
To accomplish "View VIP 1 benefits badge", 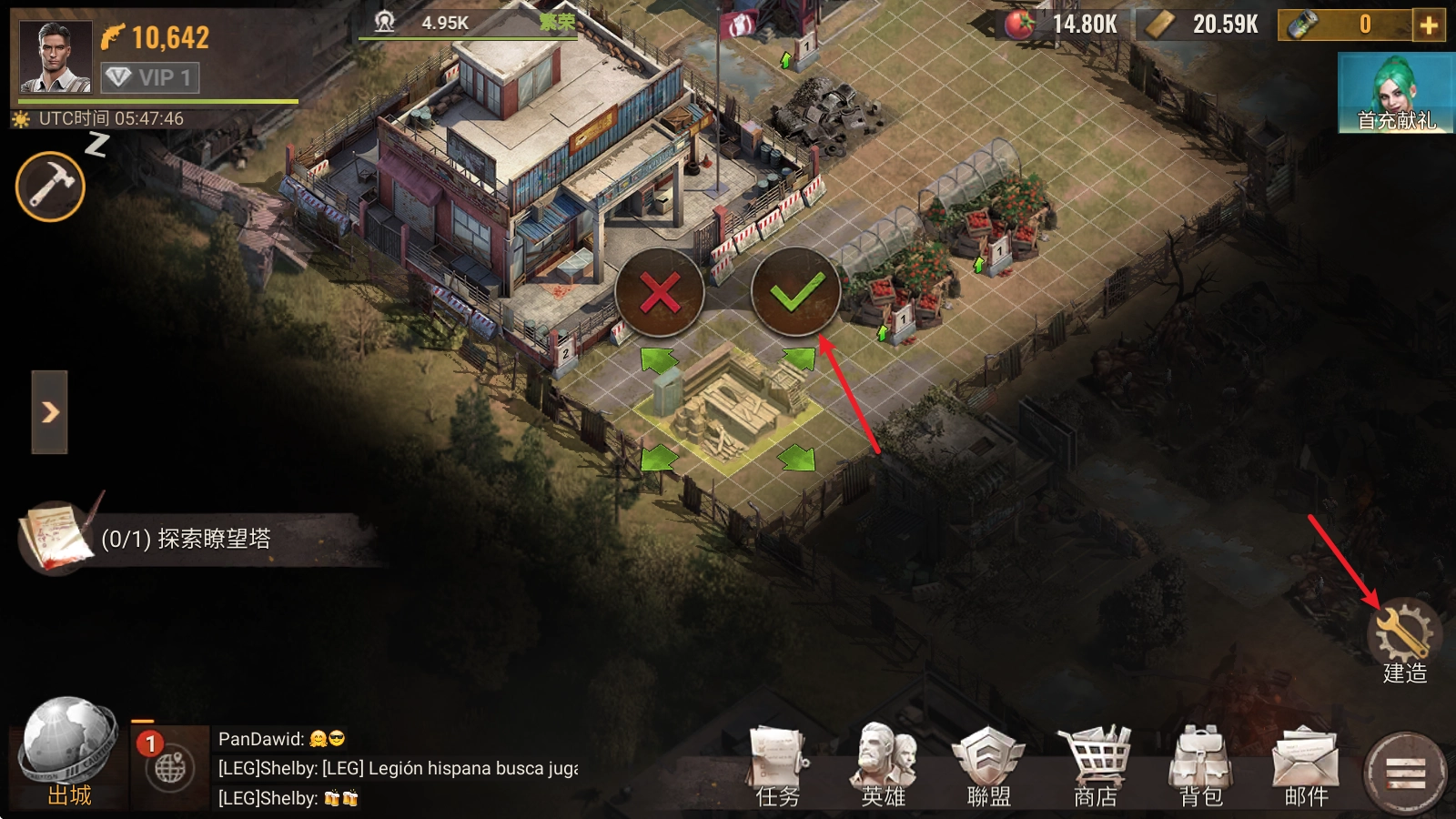I will coord(149,78).
